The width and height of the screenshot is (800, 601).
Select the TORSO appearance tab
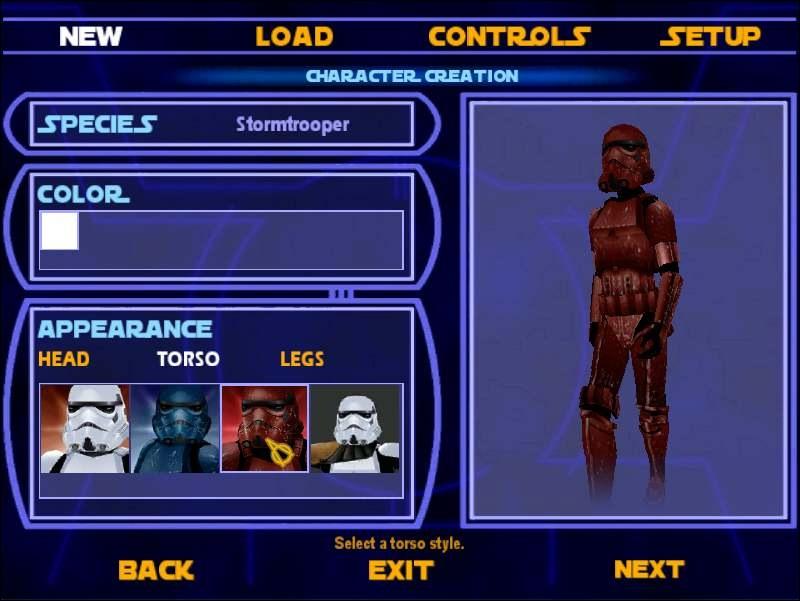tap(188, 358)
